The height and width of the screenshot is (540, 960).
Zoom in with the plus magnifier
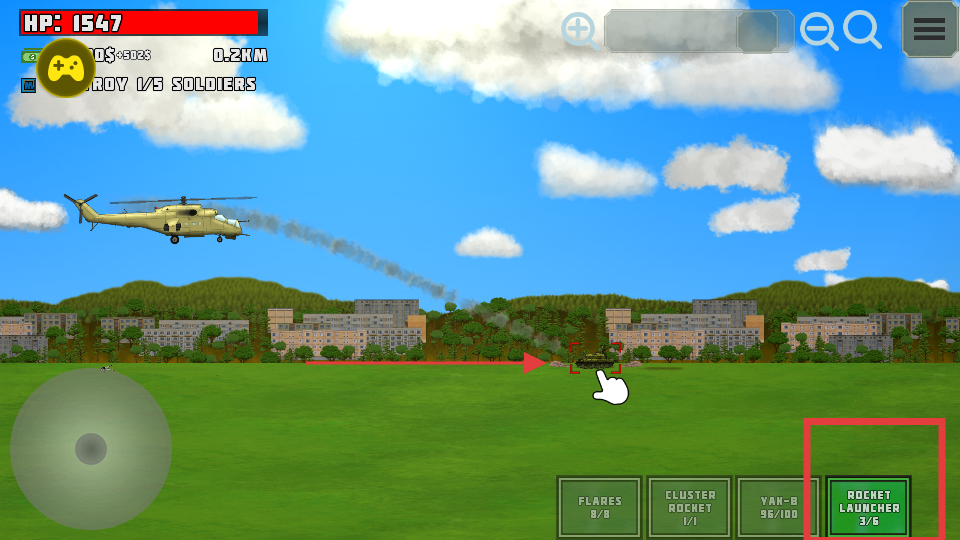579,30
